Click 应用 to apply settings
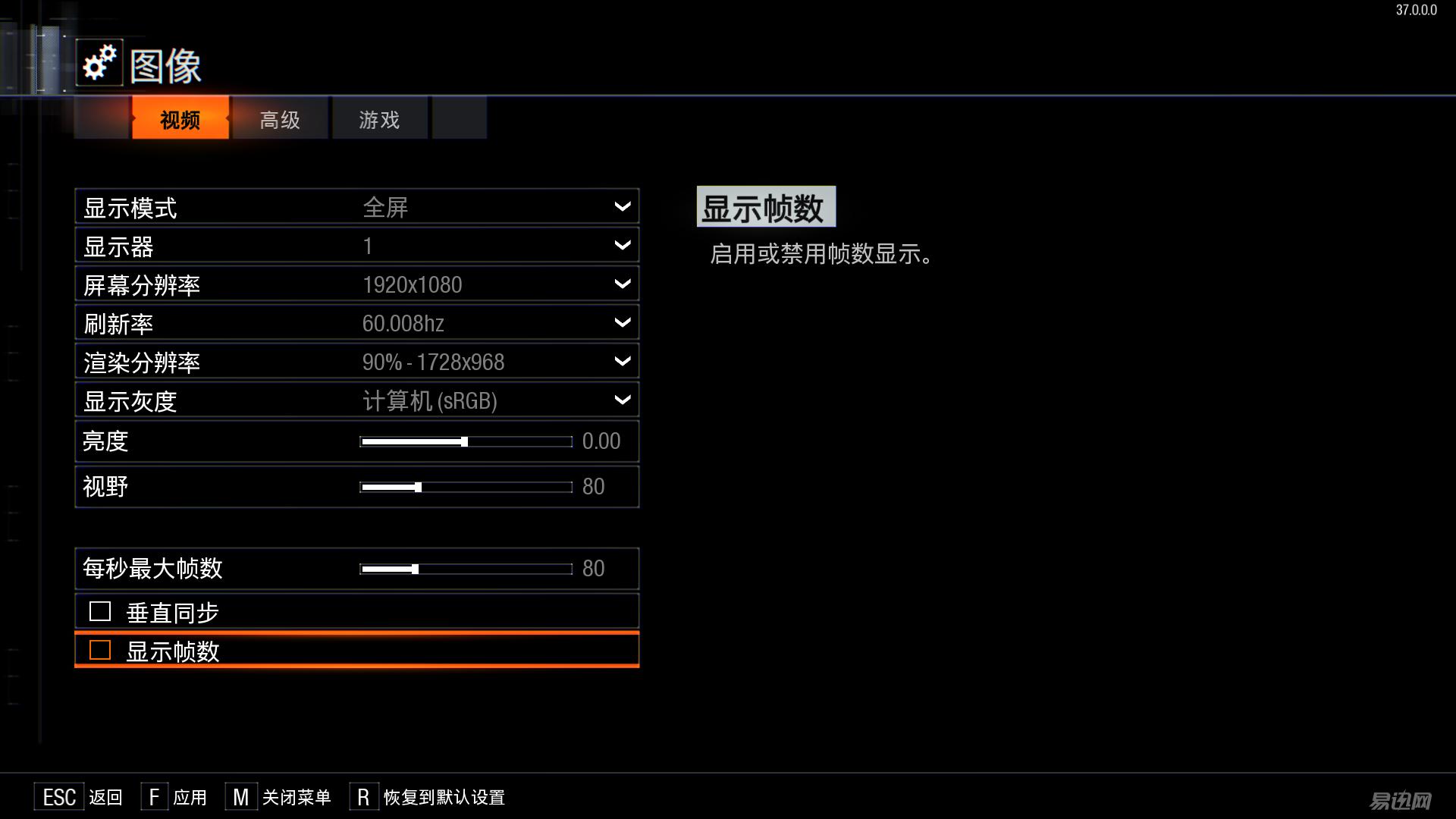This screenshot has height=819, width=1456. [190, 798]
